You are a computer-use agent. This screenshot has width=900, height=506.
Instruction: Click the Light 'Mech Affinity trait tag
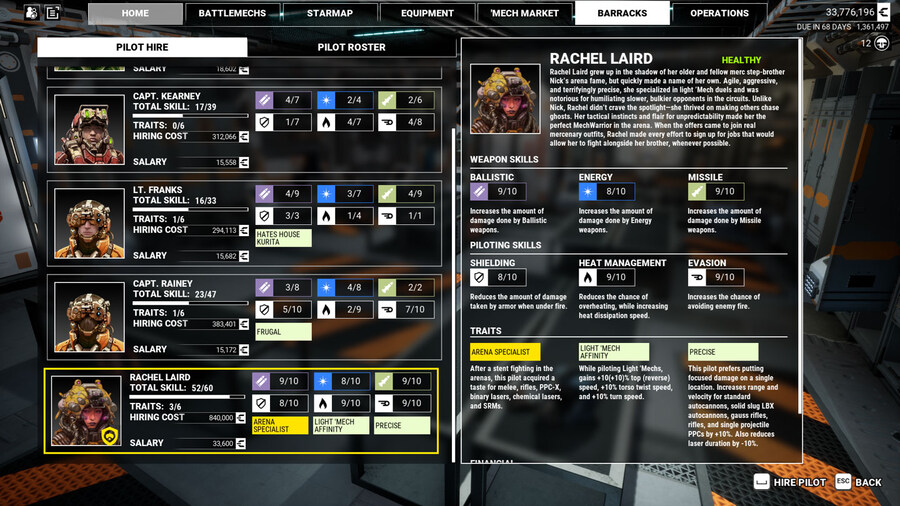(x=614, y=352)
